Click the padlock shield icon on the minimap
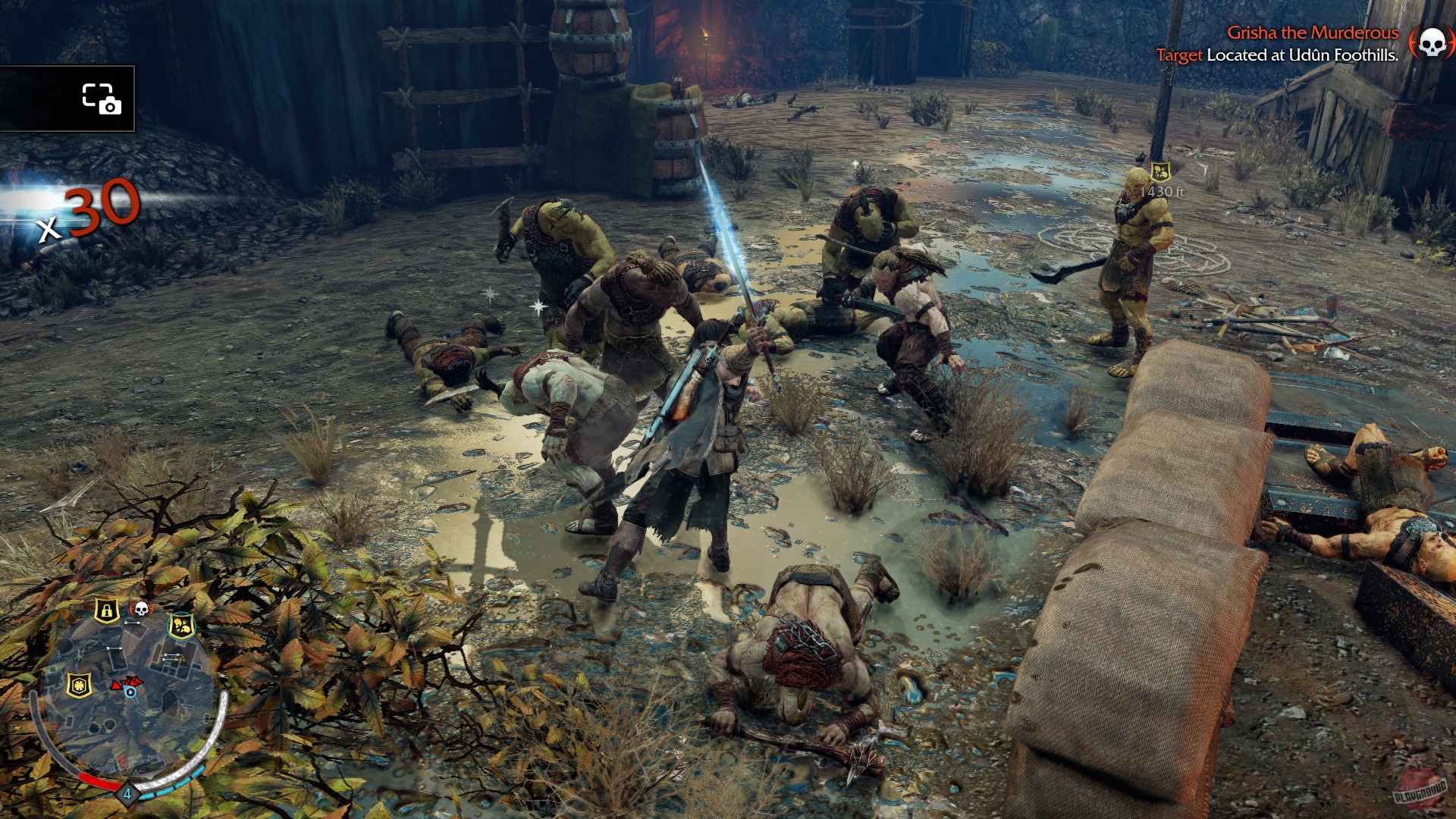 pos(107,610)
